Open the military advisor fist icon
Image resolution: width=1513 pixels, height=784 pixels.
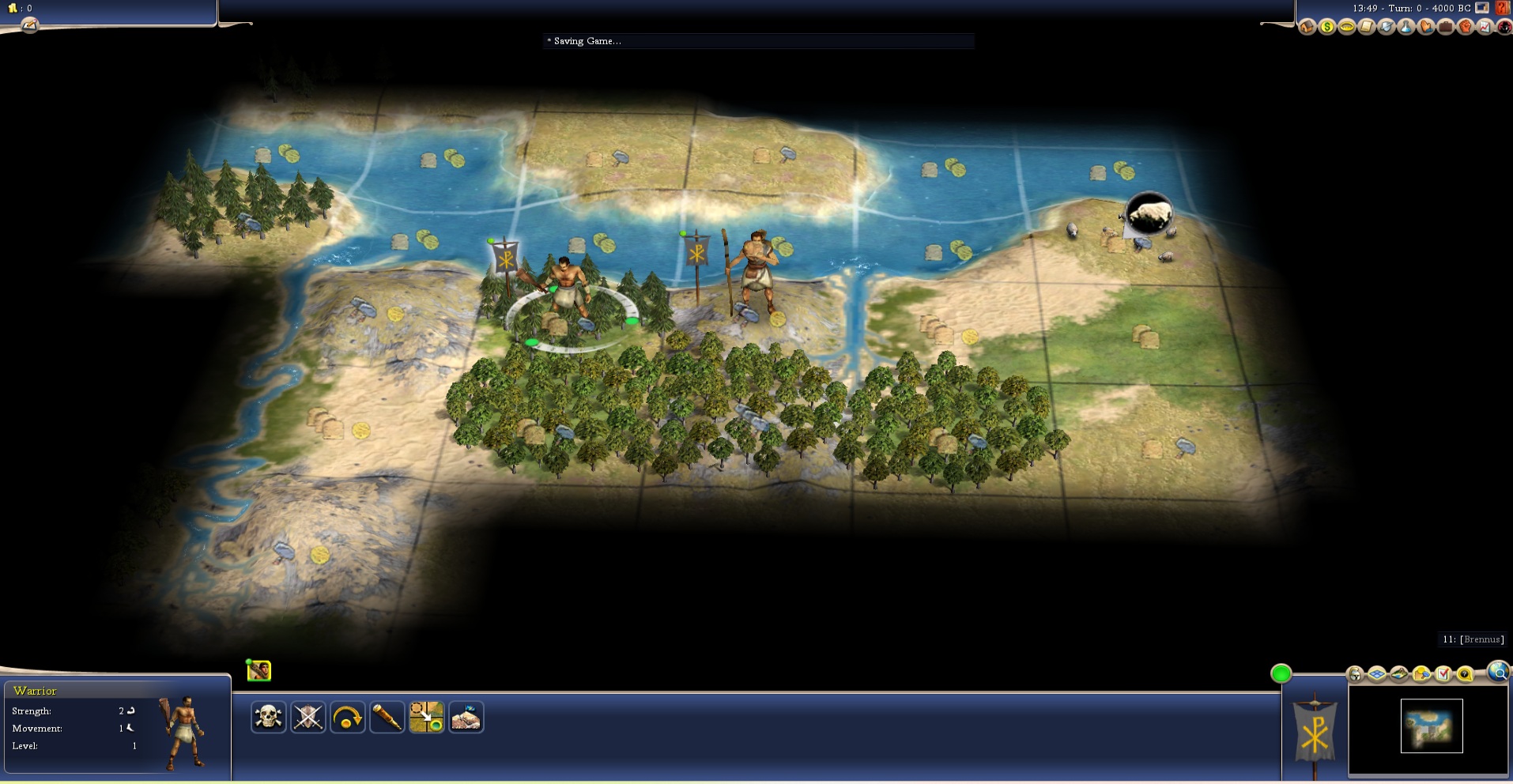pyautogui.click(x=1466, y=28)
